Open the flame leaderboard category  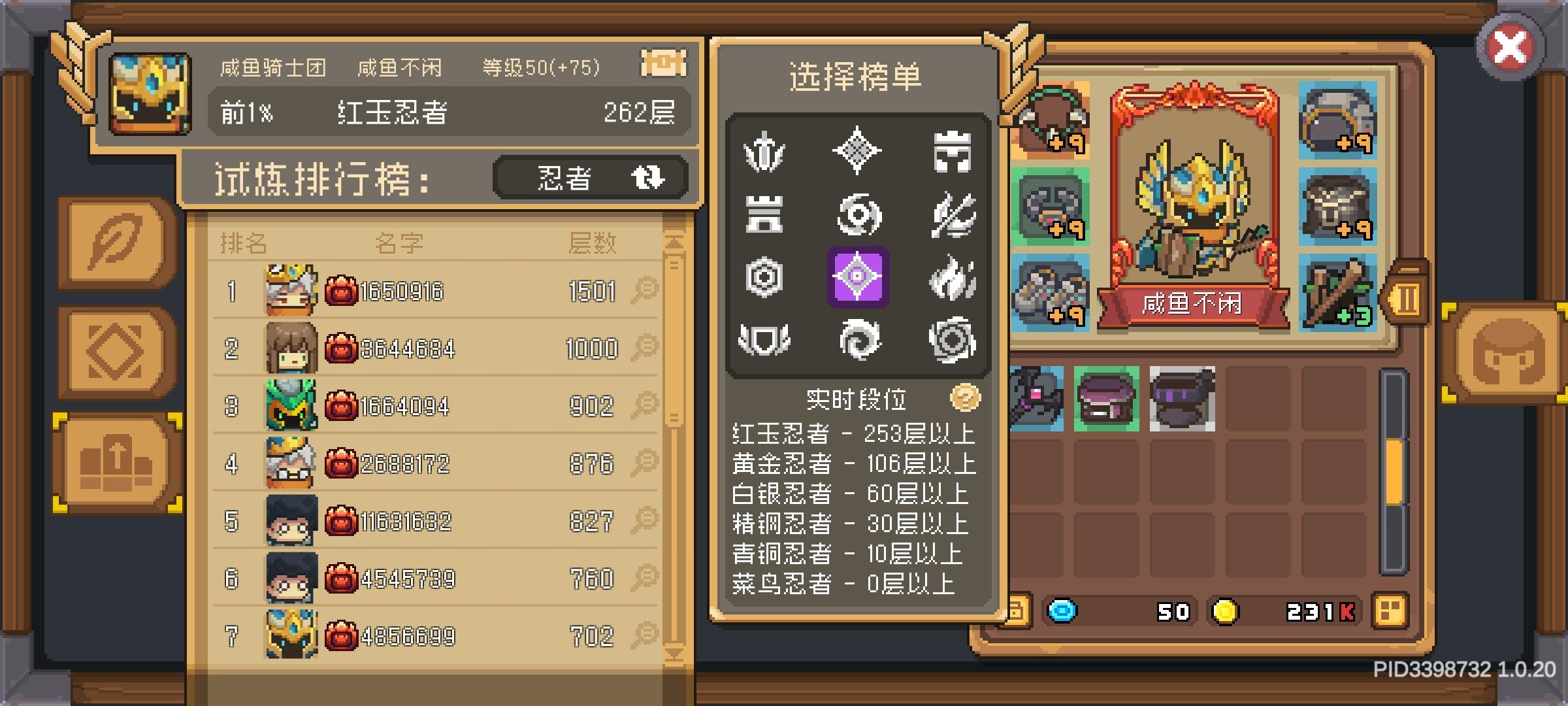952,277
